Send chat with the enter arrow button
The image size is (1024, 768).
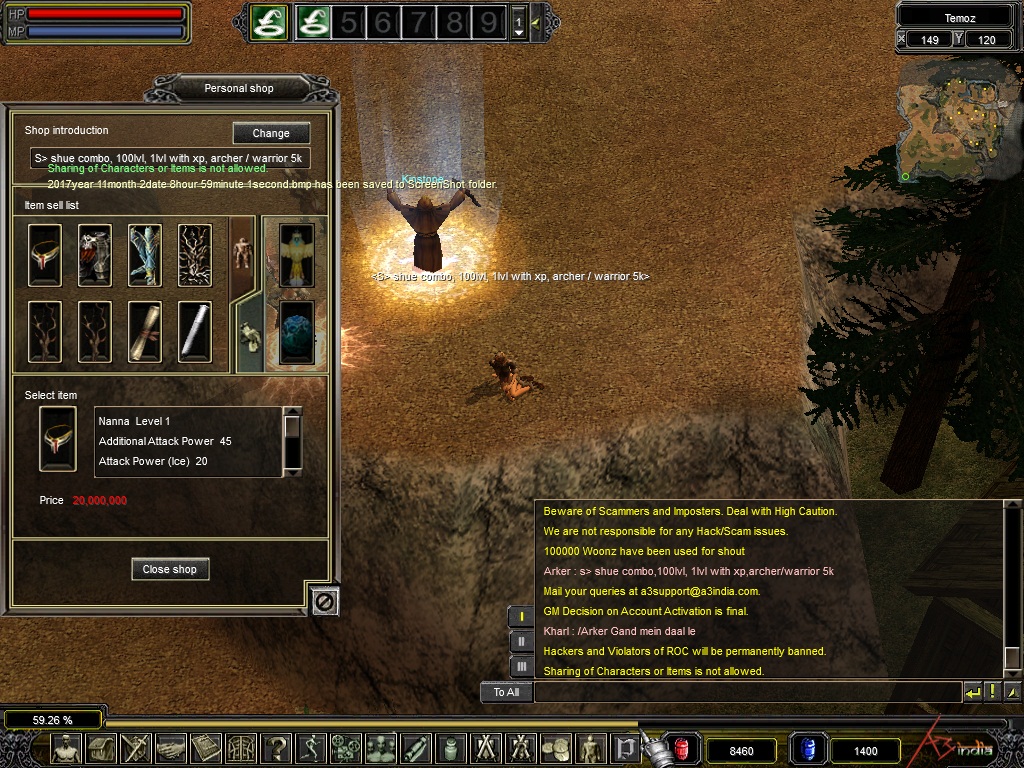(972, 692)
